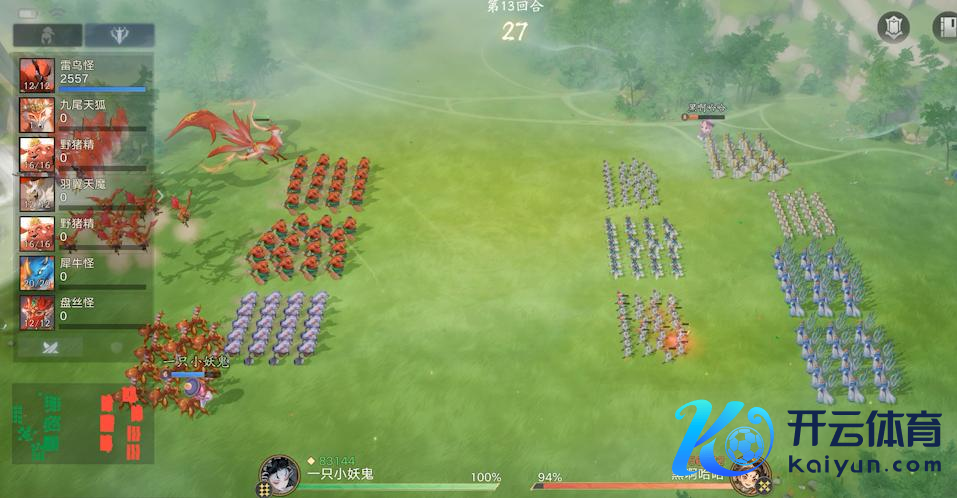Click the 一只小妖鬼 player portrait

pos(279,474)
